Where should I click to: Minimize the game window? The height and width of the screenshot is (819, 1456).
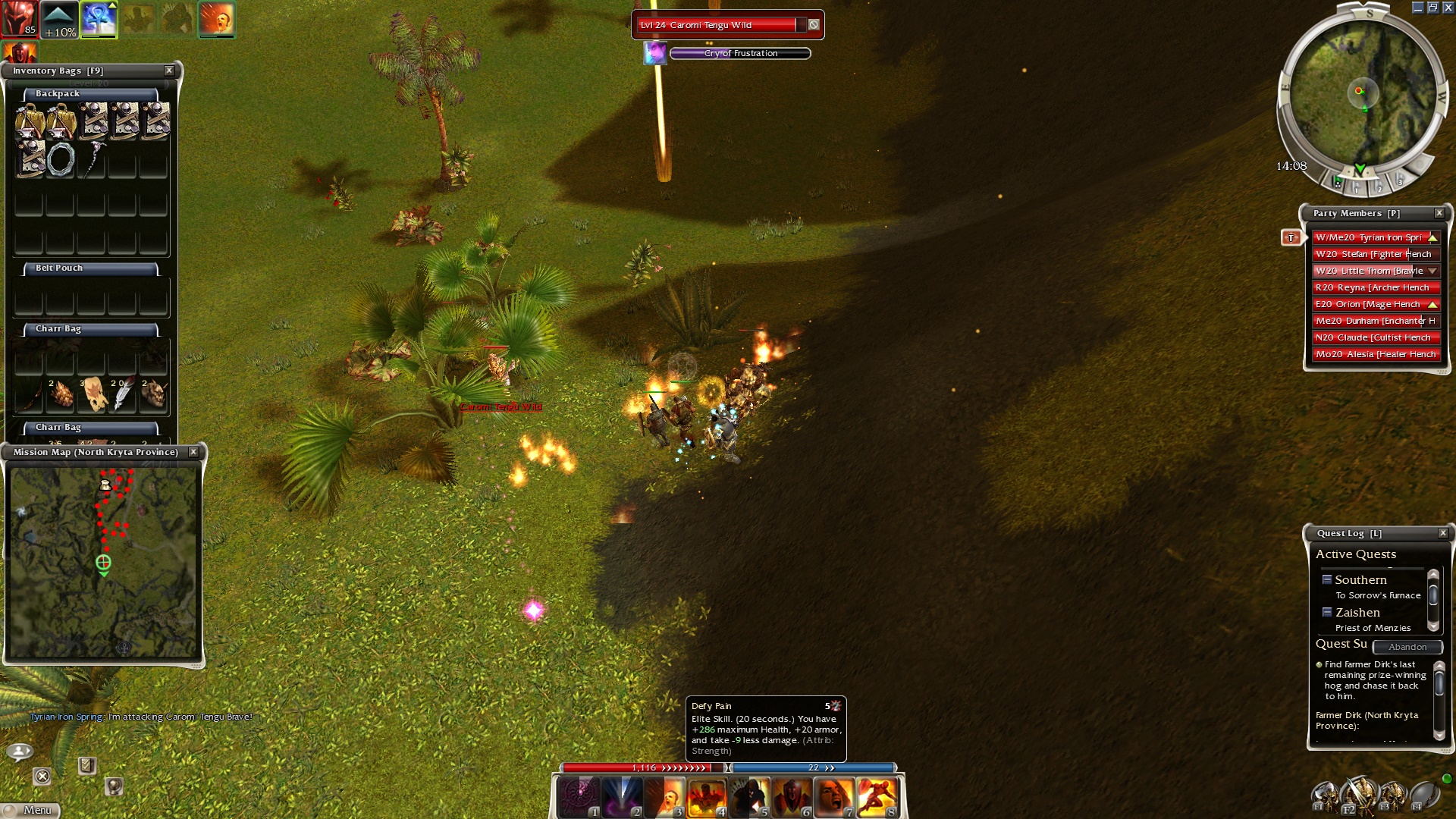point(1417,8)
